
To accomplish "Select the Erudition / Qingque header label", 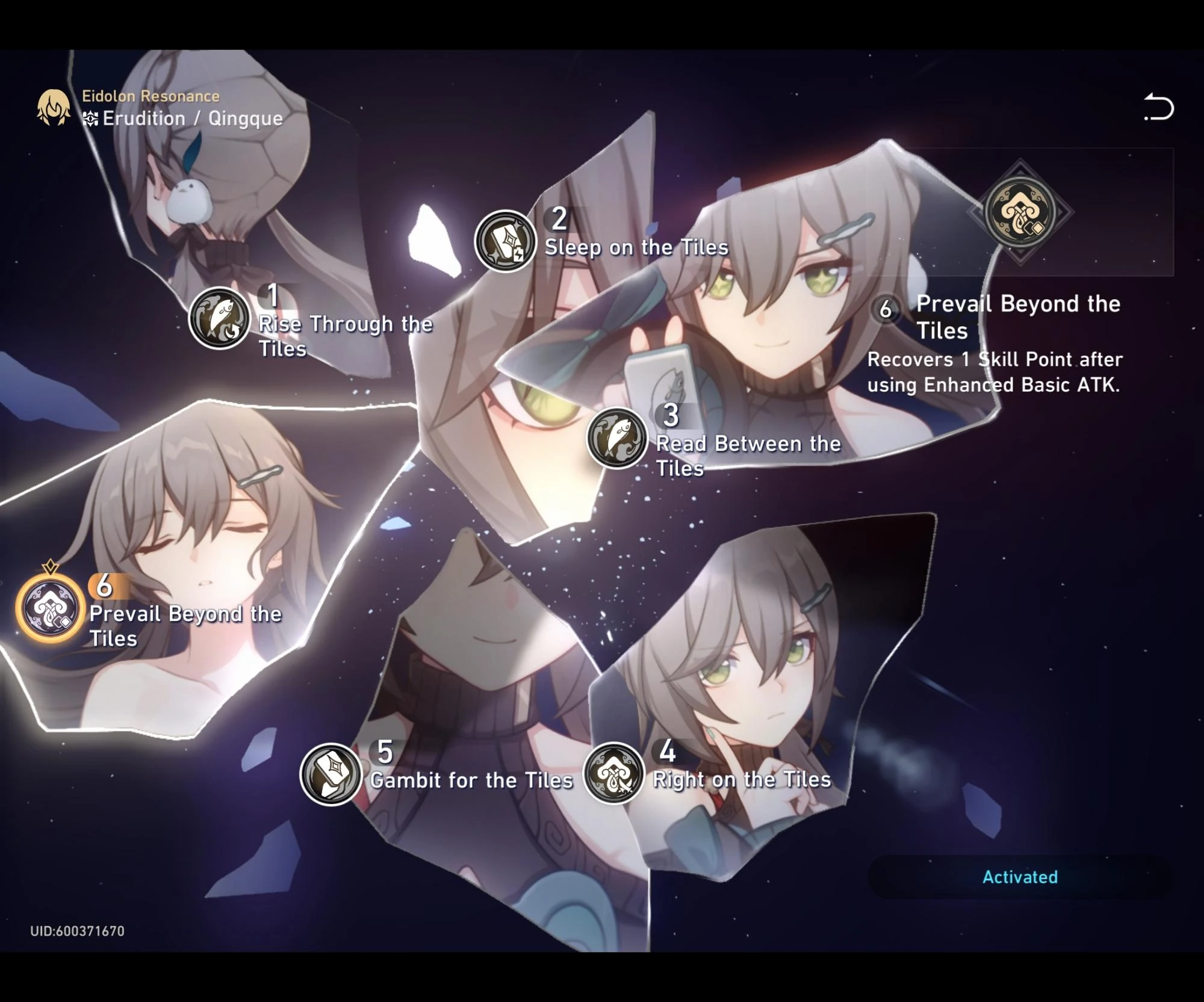I will pyautogui.click(x=191, y=119).
